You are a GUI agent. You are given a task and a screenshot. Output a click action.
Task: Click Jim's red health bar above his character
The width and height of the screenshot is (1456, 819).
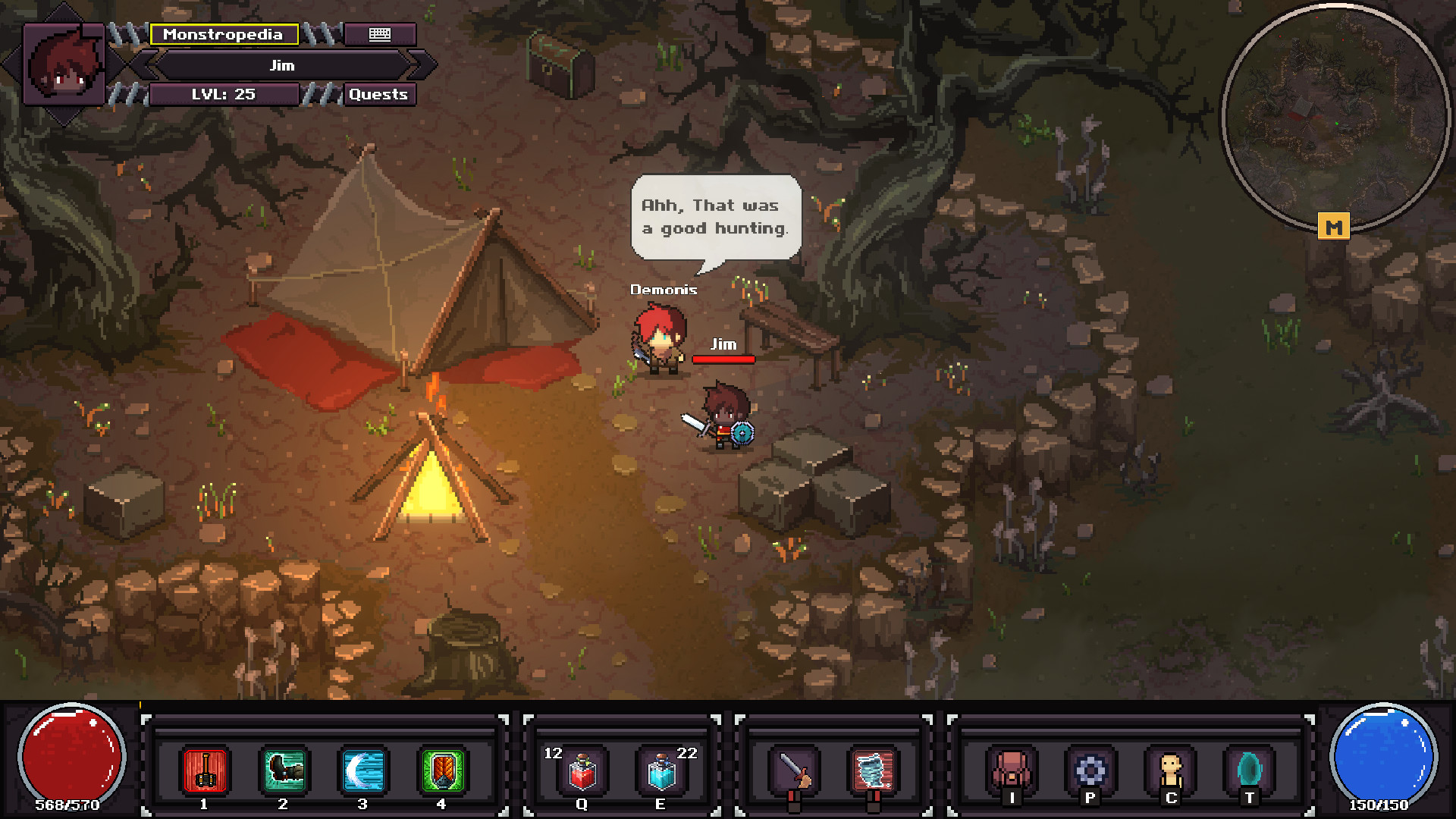click(723, 360)
